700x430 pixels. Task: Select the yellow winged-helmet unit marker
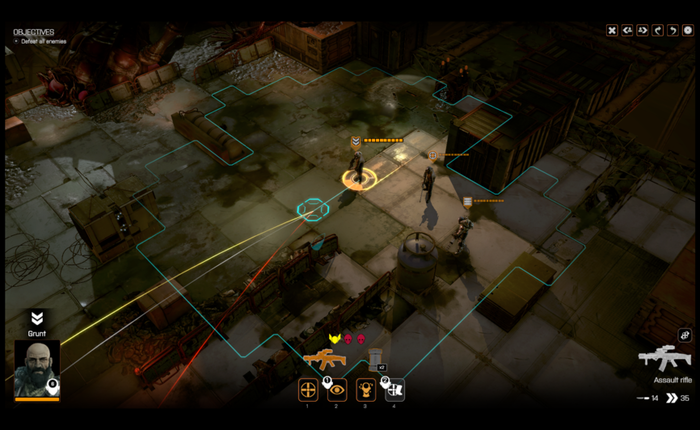point(335,340)
